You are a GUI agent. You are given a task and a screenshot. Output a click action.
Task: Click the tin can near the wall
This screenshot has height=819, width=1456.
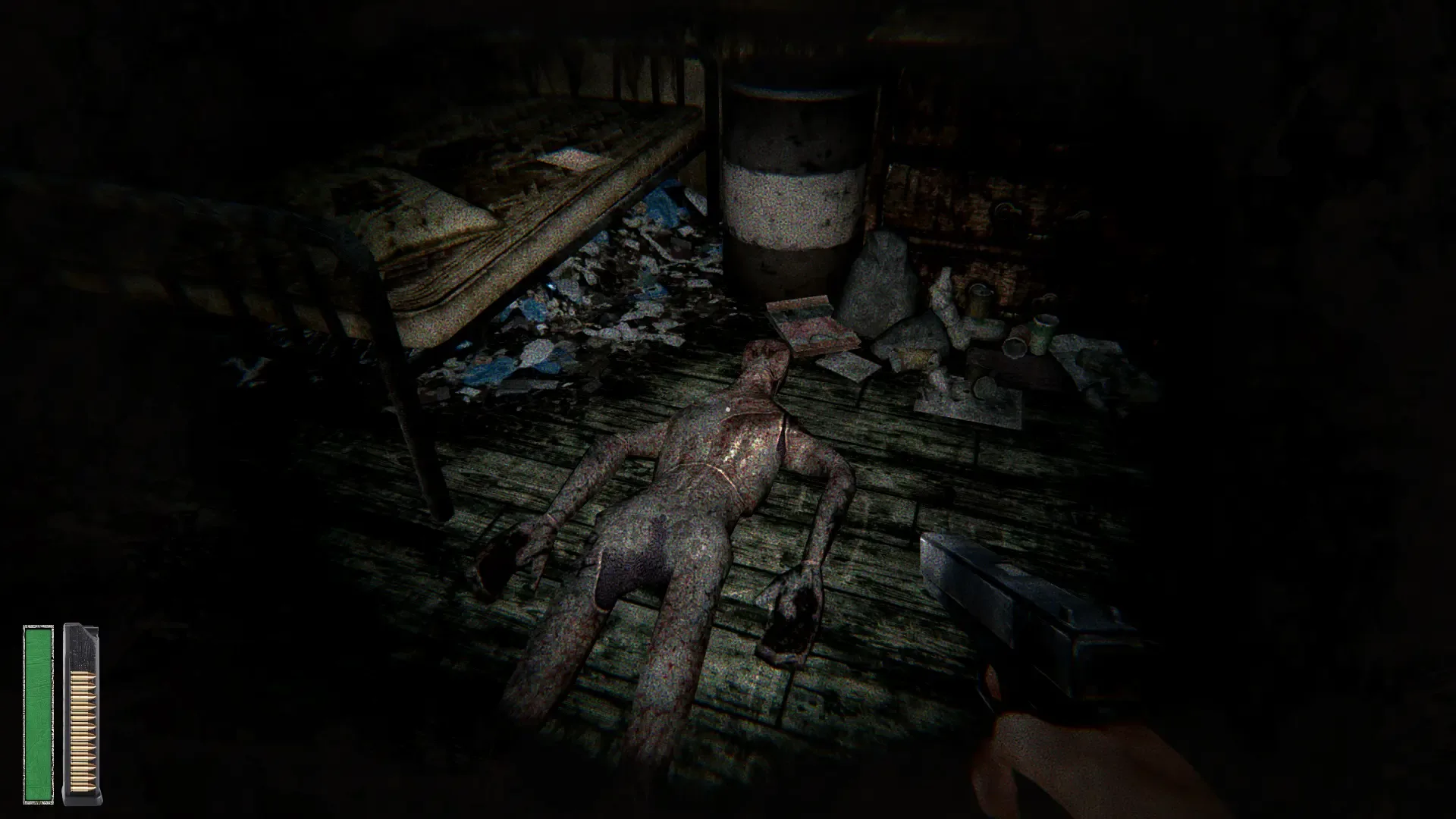979,300
